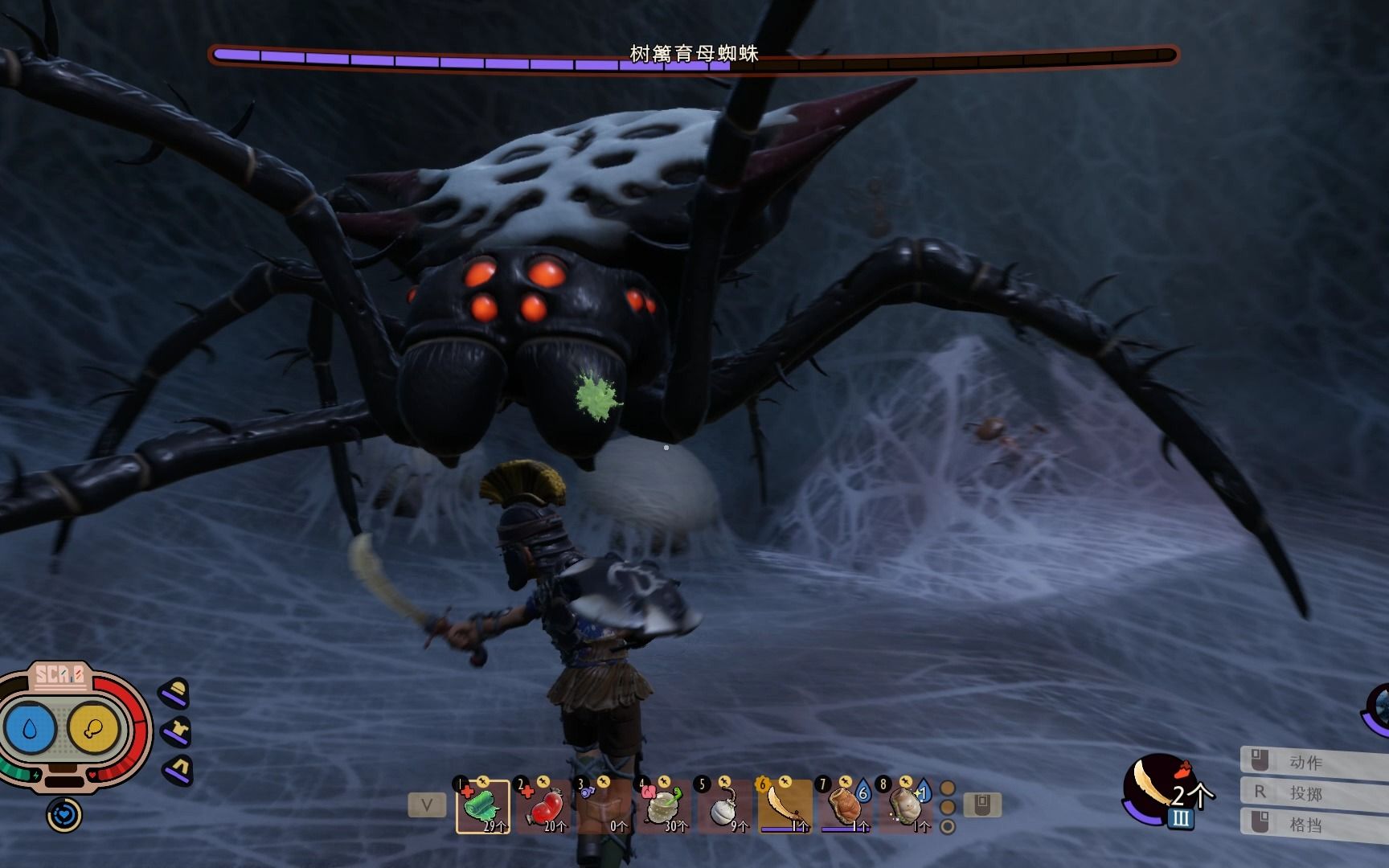Click the blue water drop thirst gauge

(x=31, y=729)
